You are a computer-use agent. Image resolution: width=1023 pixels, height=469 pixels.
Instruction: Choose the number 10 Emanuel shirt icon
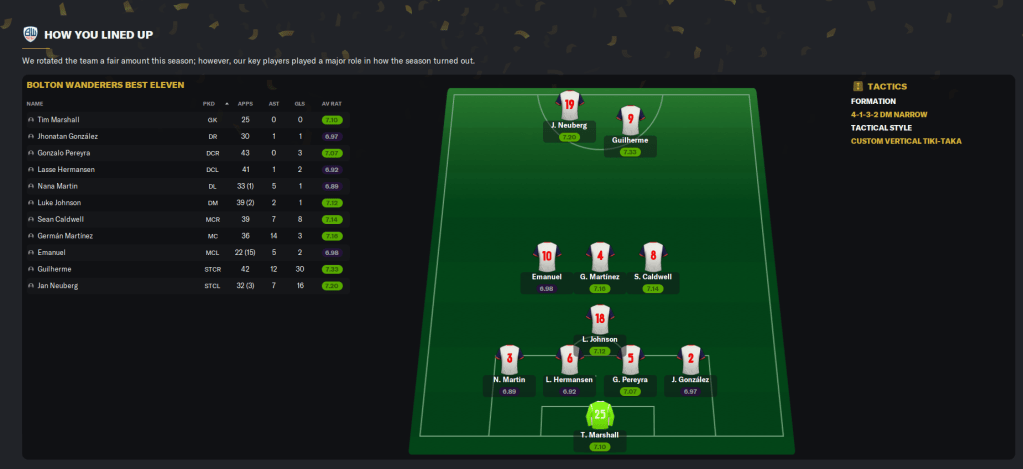(546, 256)
